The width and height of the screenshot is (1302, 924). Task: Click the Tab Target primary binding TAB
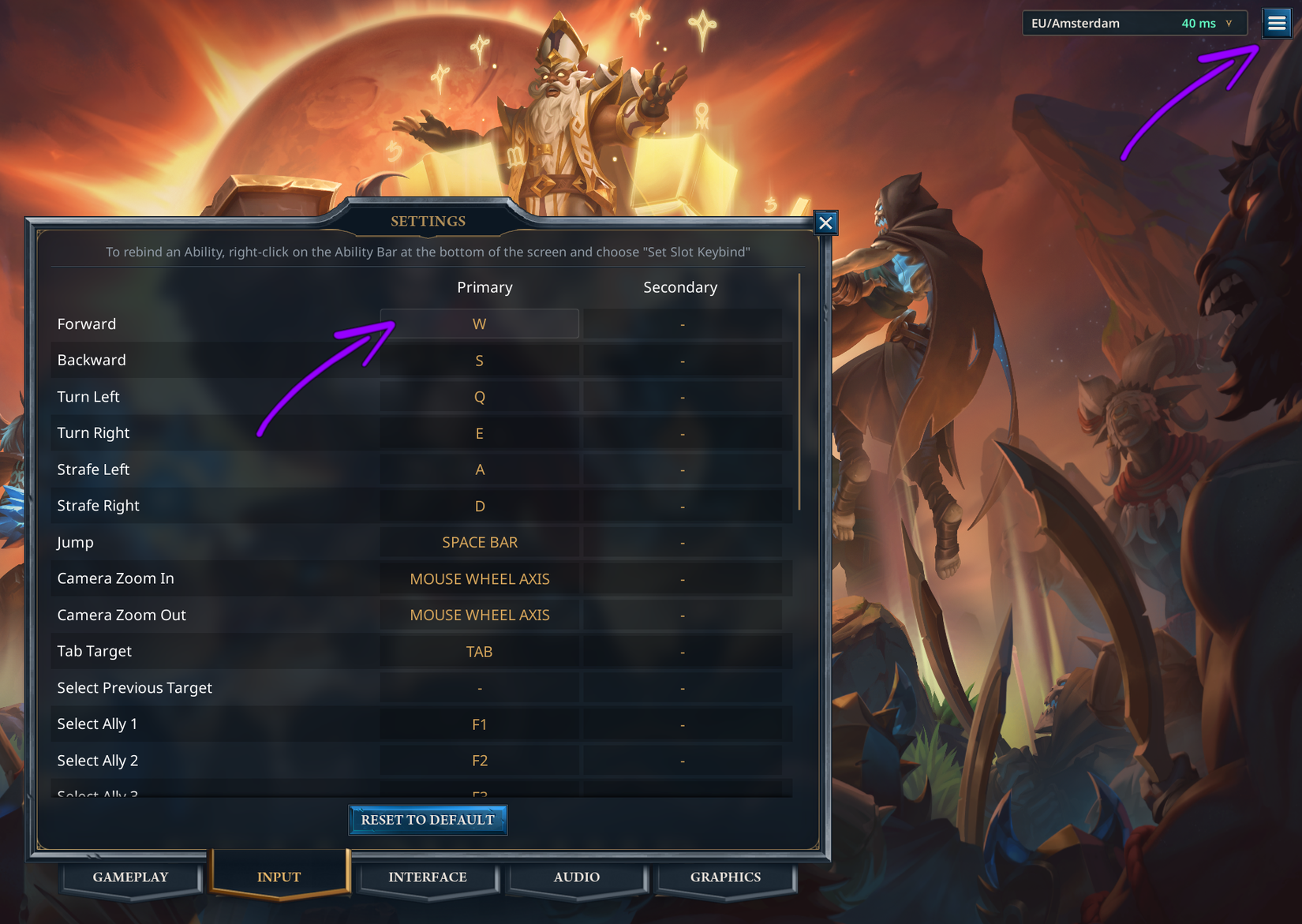479,651
